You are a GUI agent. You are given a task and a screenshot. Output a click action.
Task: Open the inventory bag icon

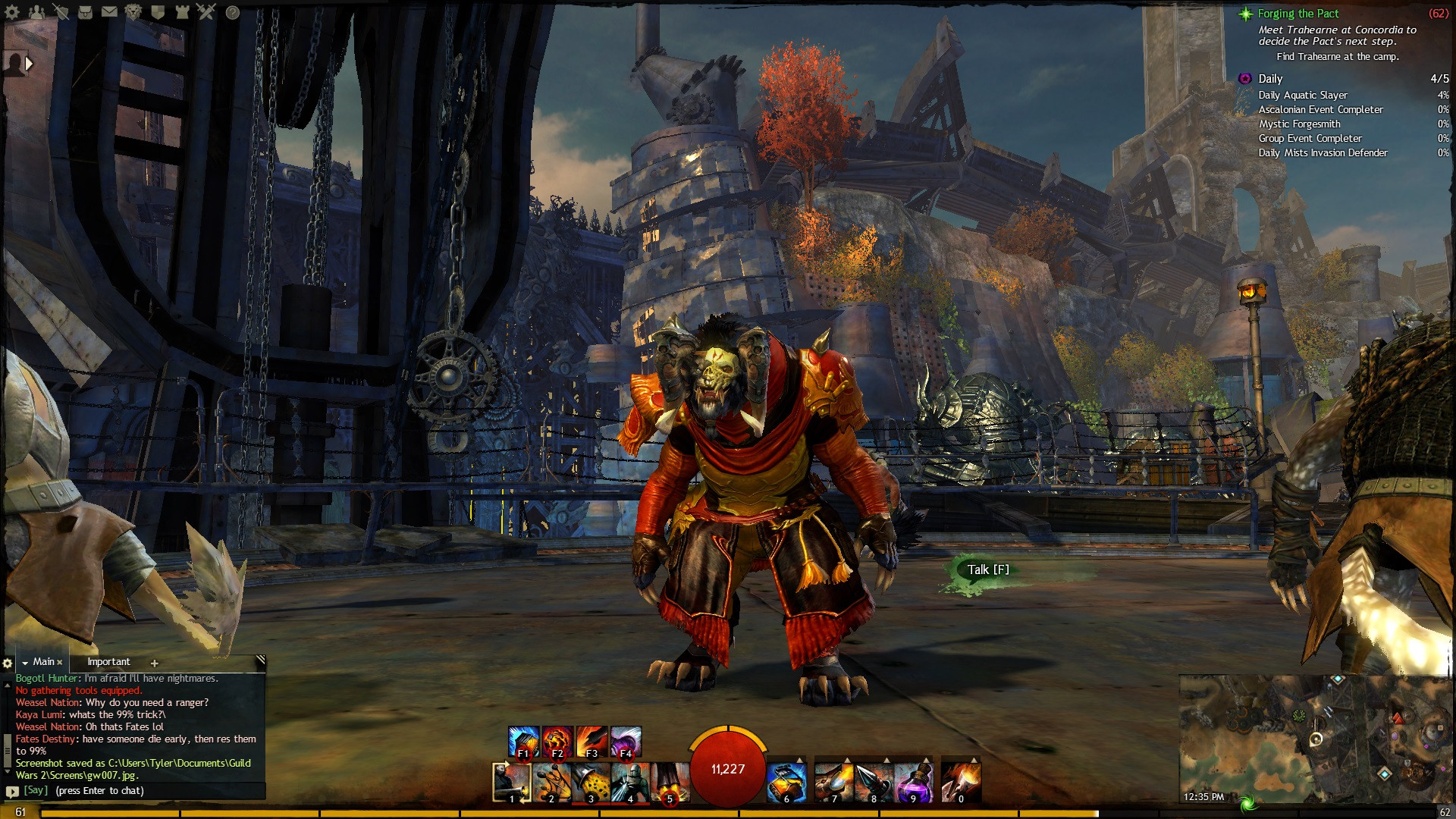coord(86,11)
